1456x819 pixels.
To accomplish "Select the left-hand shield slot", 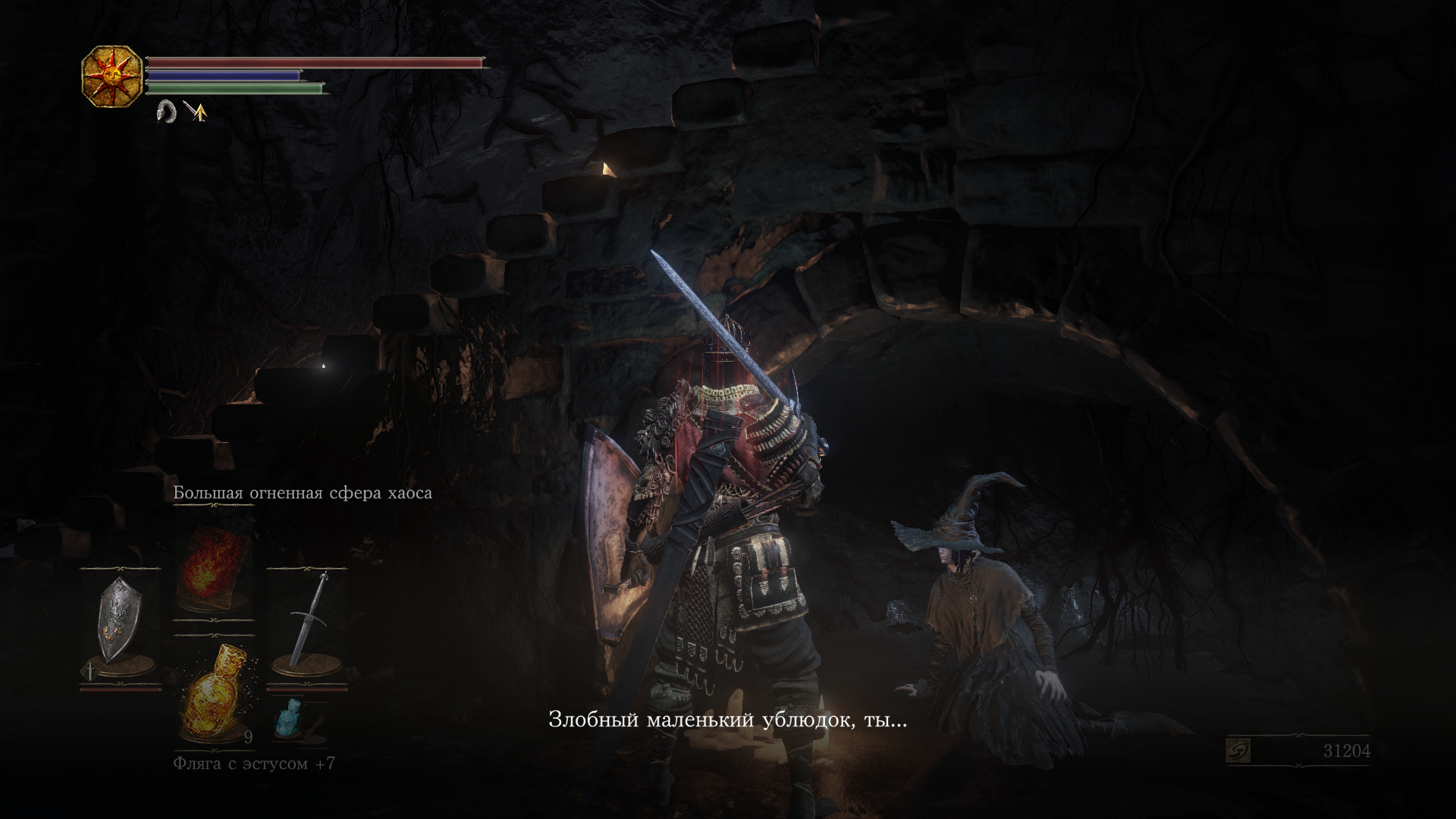I will pos(121,622).
